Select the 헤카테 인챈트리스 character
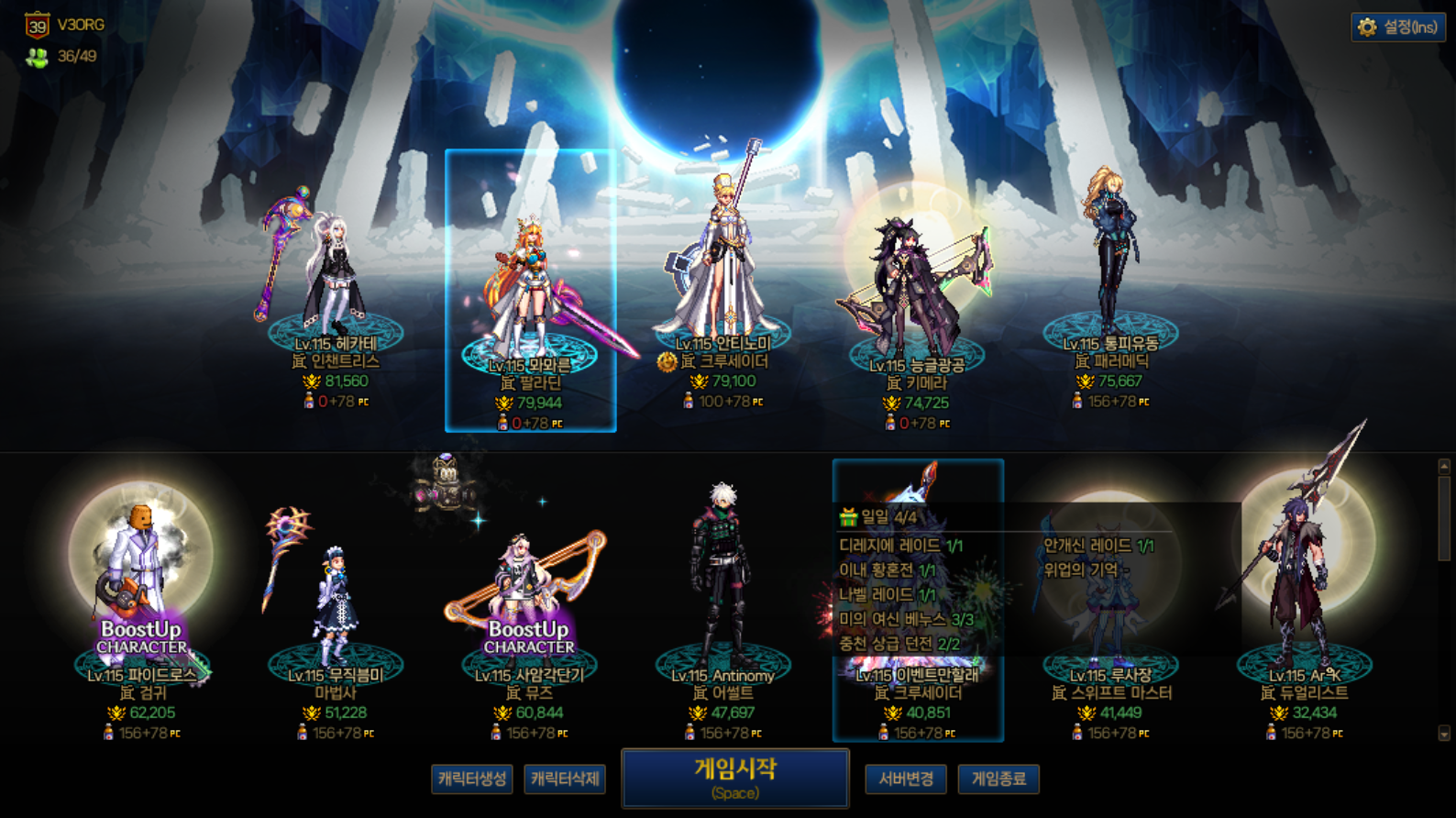This screenshot has height=818, width=1456. 335,284
